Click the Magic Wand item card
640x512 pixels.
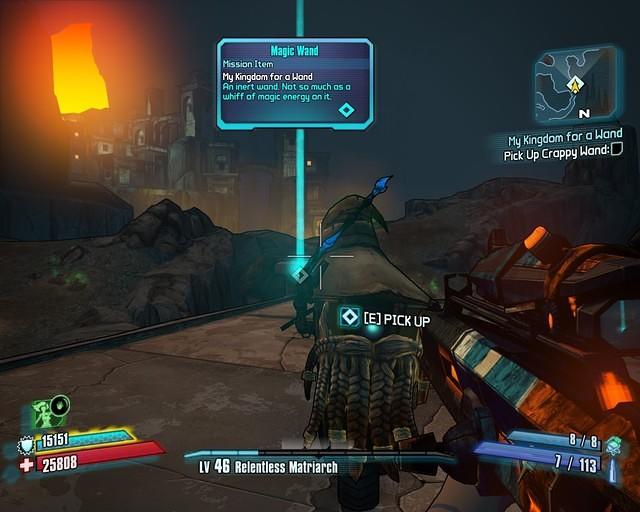point(295,84)
